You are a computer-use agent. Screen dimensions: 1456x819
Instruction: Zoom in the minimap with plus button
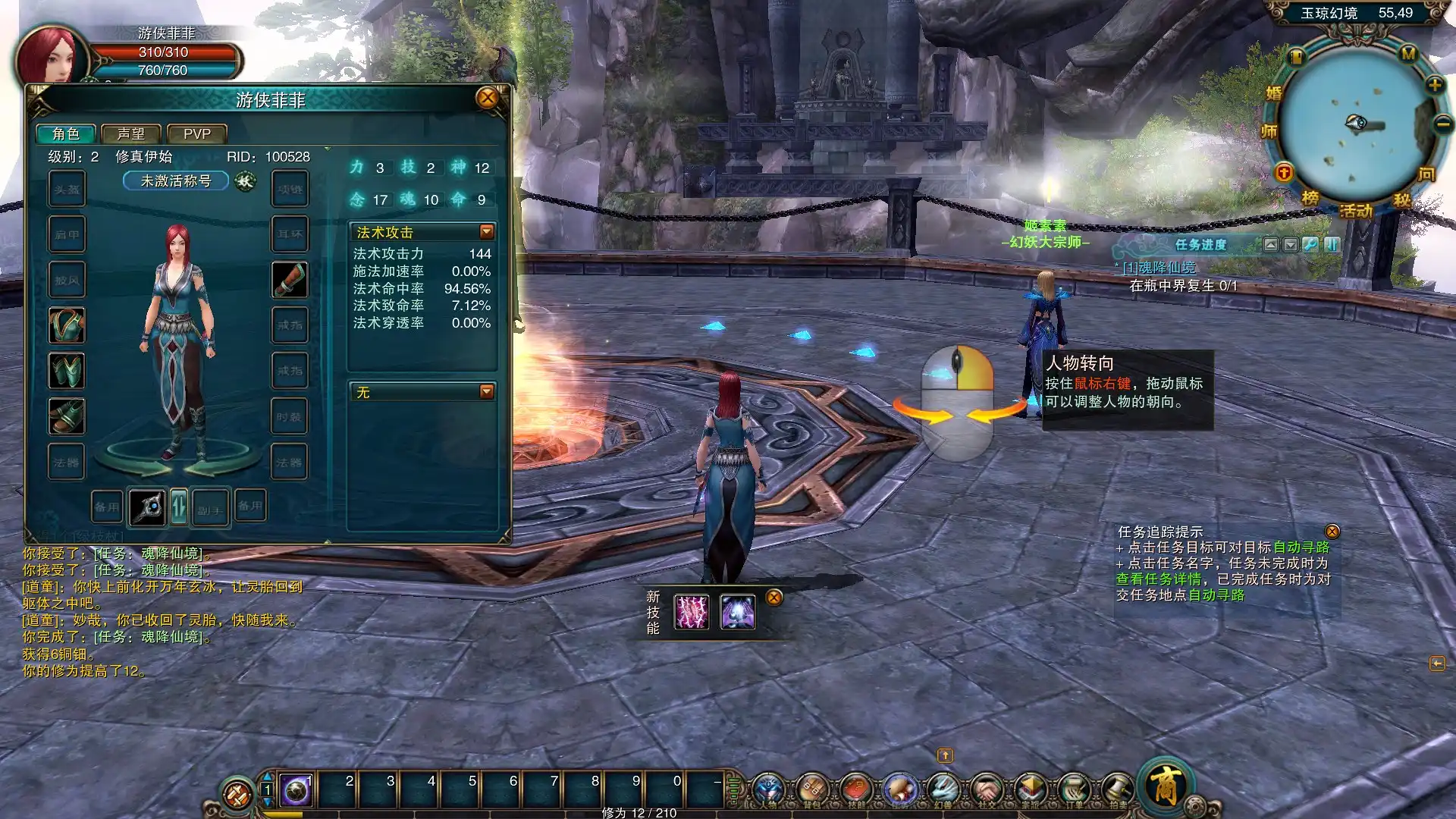pyautogui.click(x=1435, y=85)
